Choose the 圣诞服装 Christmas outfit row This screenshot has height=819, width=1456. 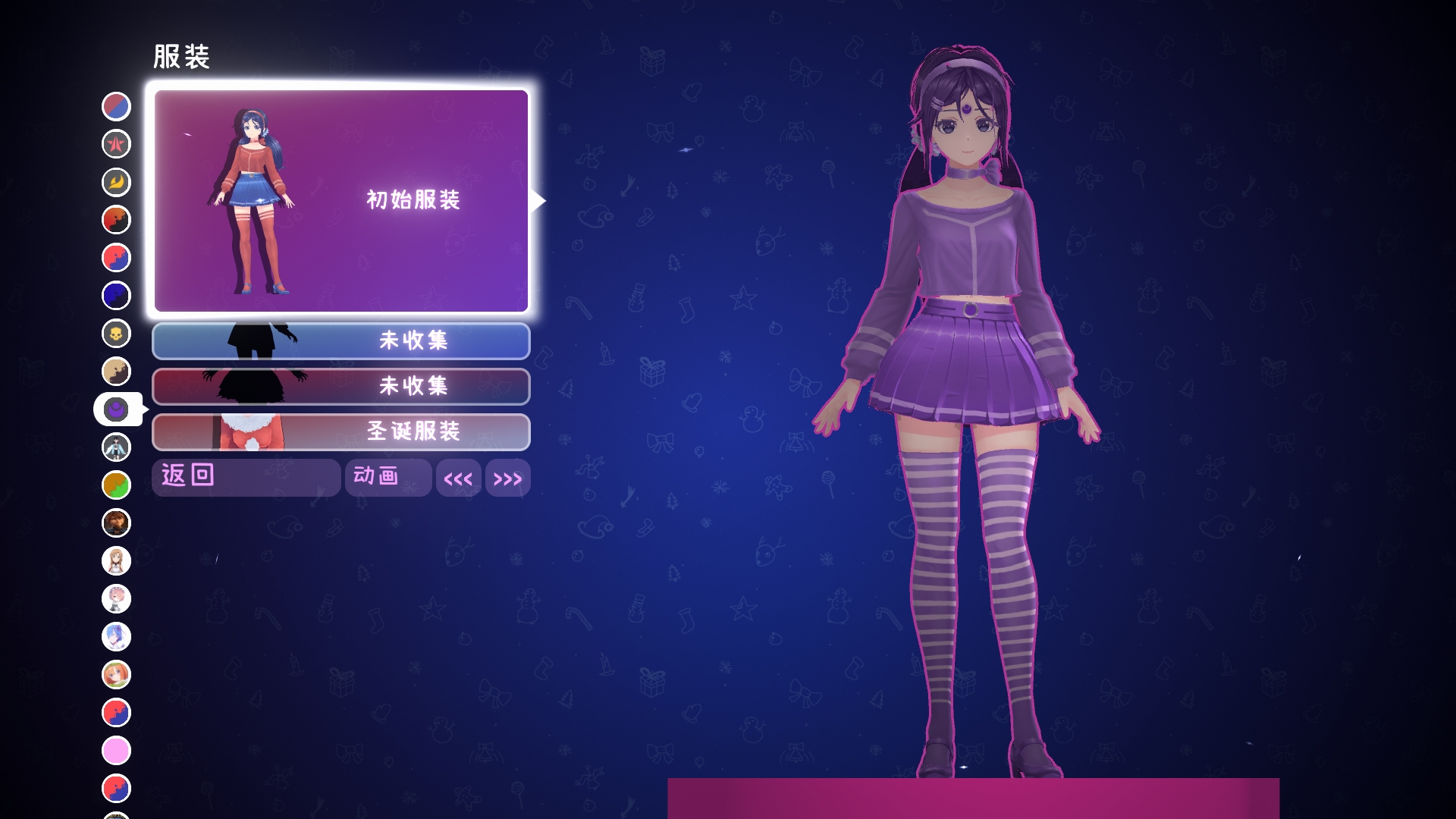coord(341,431)
